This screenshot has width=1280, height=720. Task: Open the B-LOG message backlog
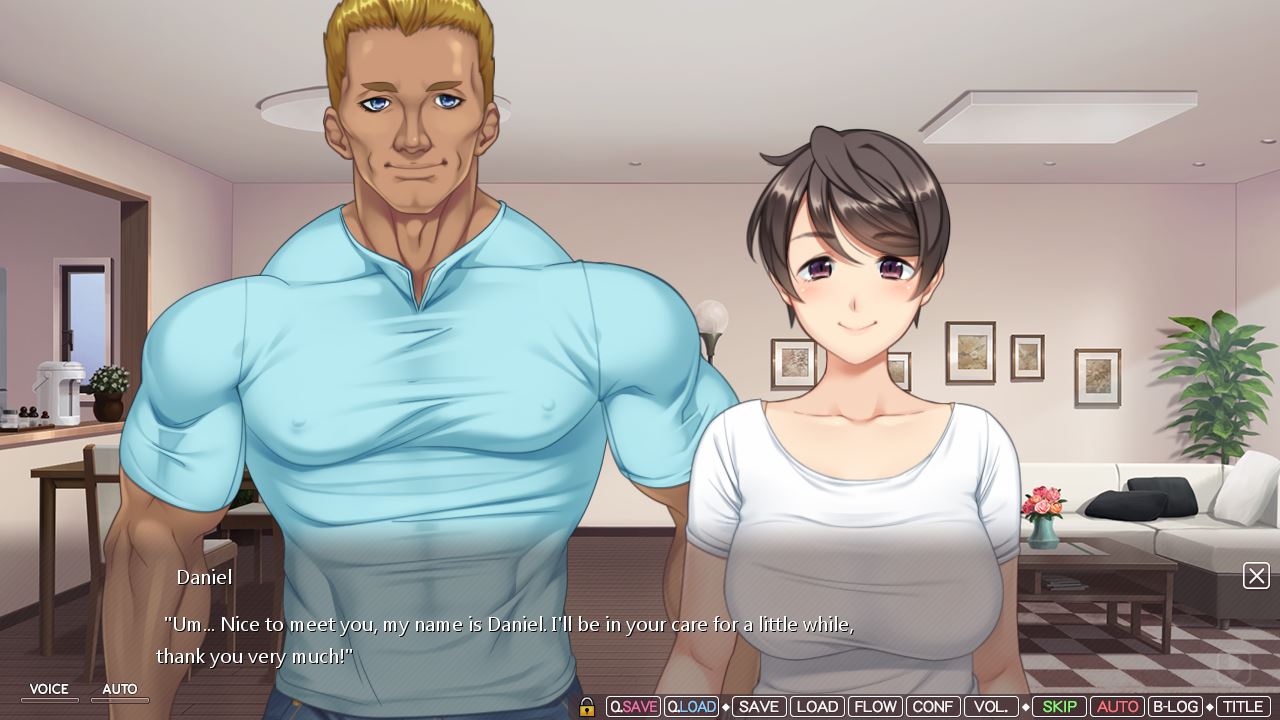(x=1176, y=706)
